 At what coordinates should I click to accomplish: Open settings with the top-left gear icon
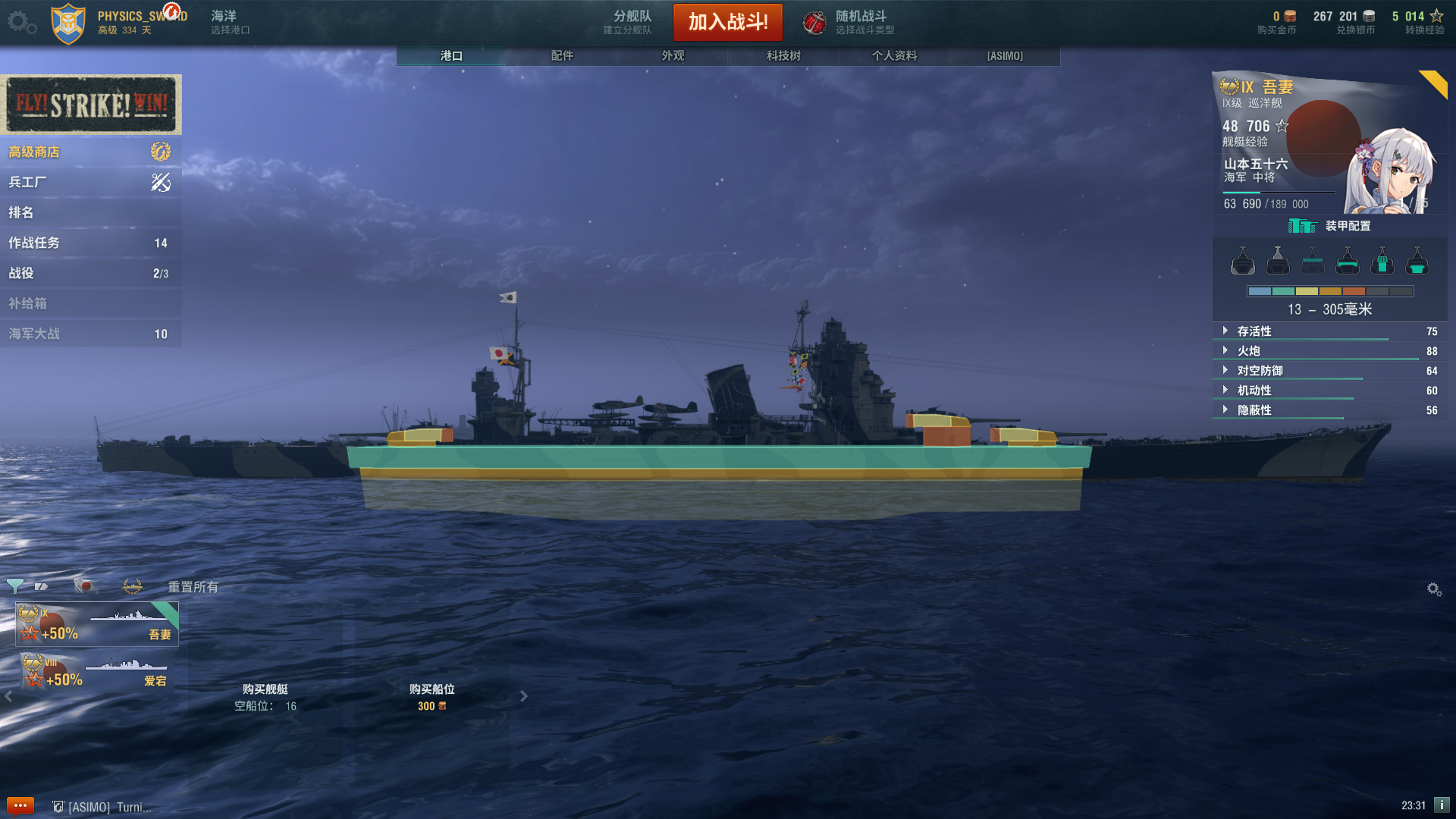(18, 21)
